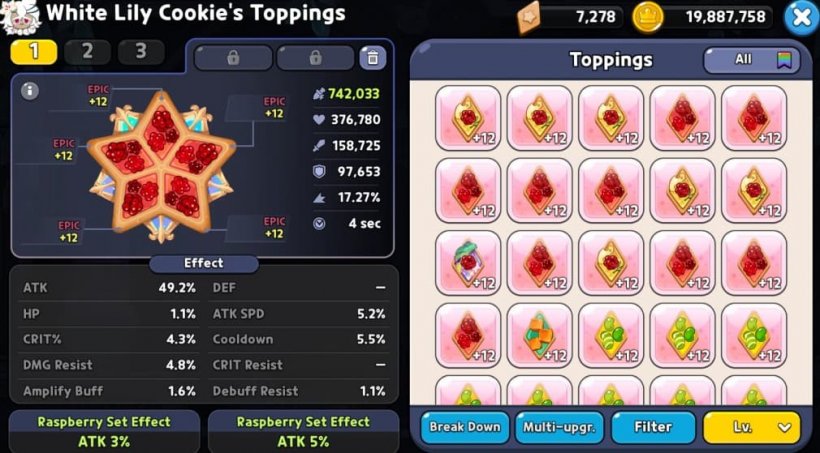
Task: Open Multi-upgrade for toppings
Action: 560,427
